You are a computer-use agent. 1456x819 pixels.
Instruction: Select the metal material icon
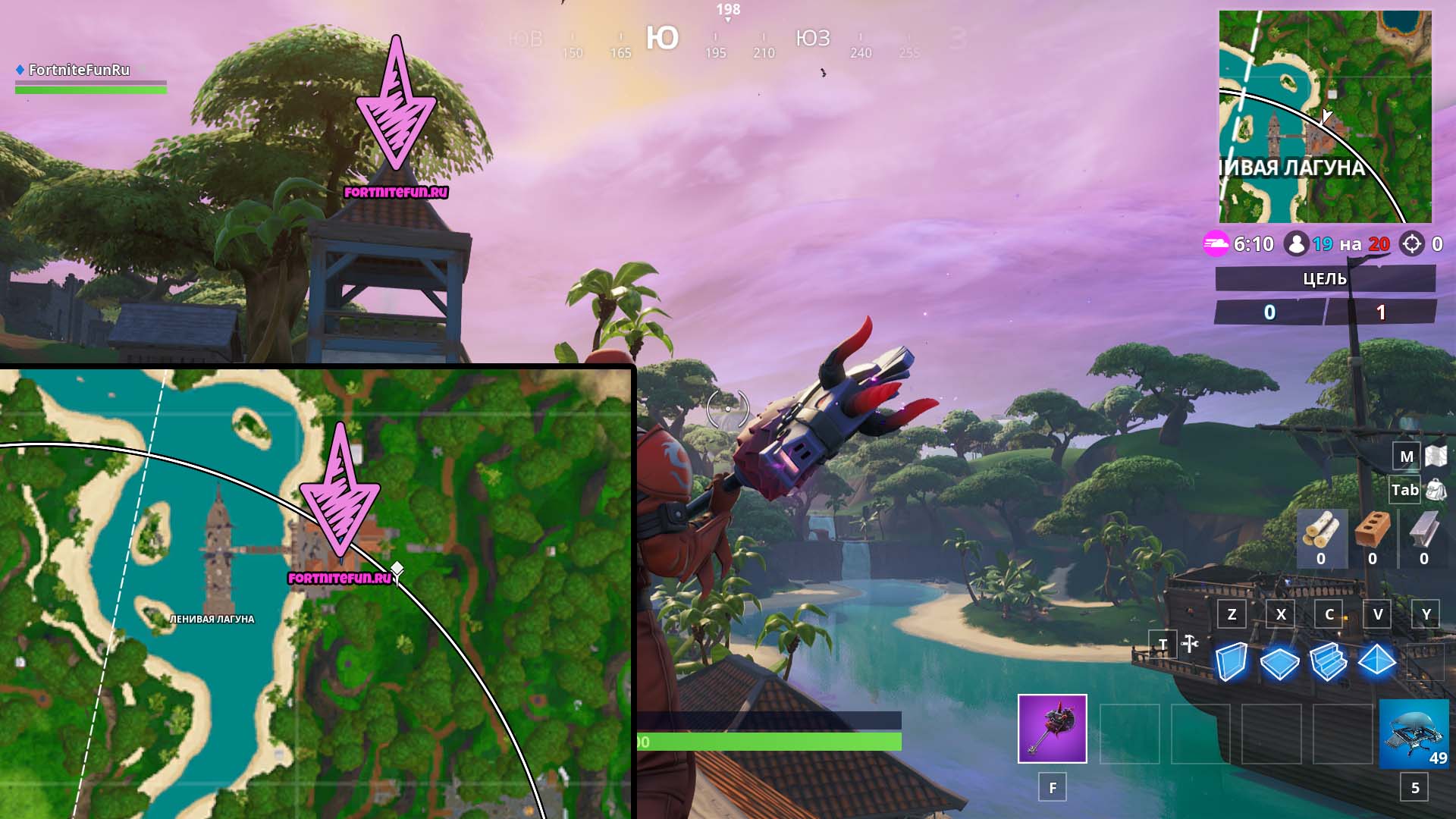pos(1423,531)
